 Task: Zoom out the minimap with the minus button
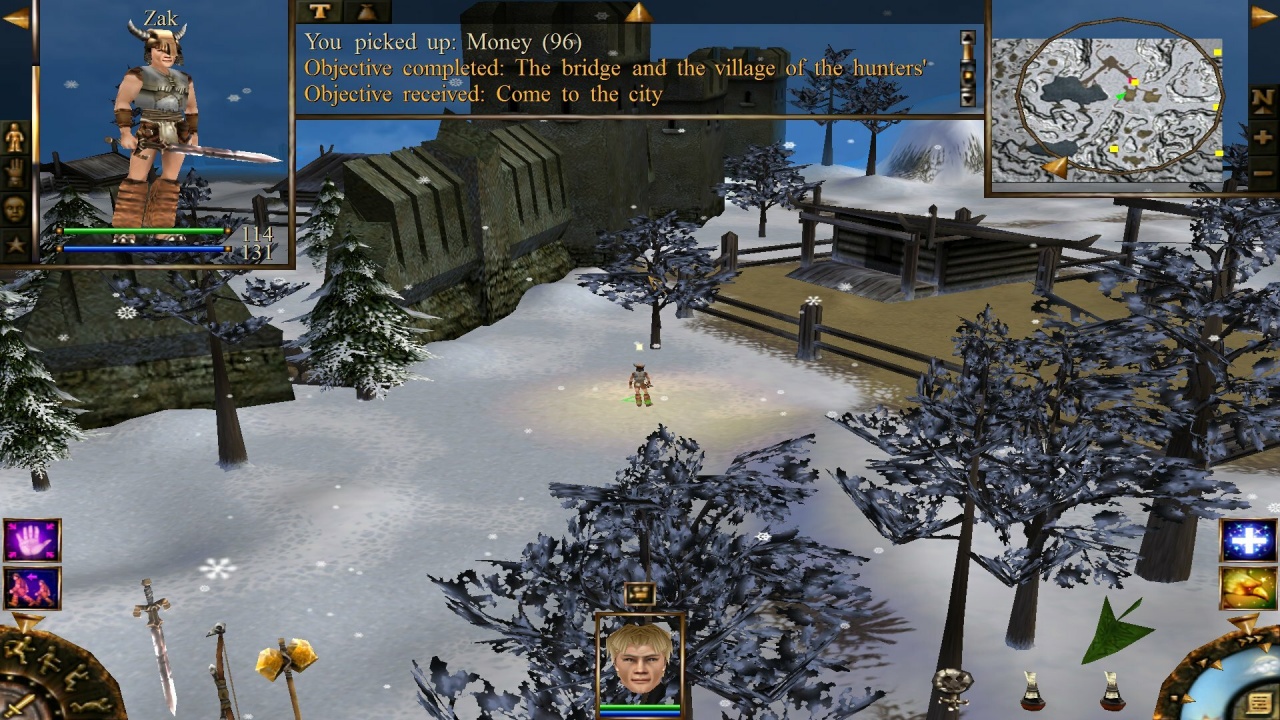pos(1263,172)
